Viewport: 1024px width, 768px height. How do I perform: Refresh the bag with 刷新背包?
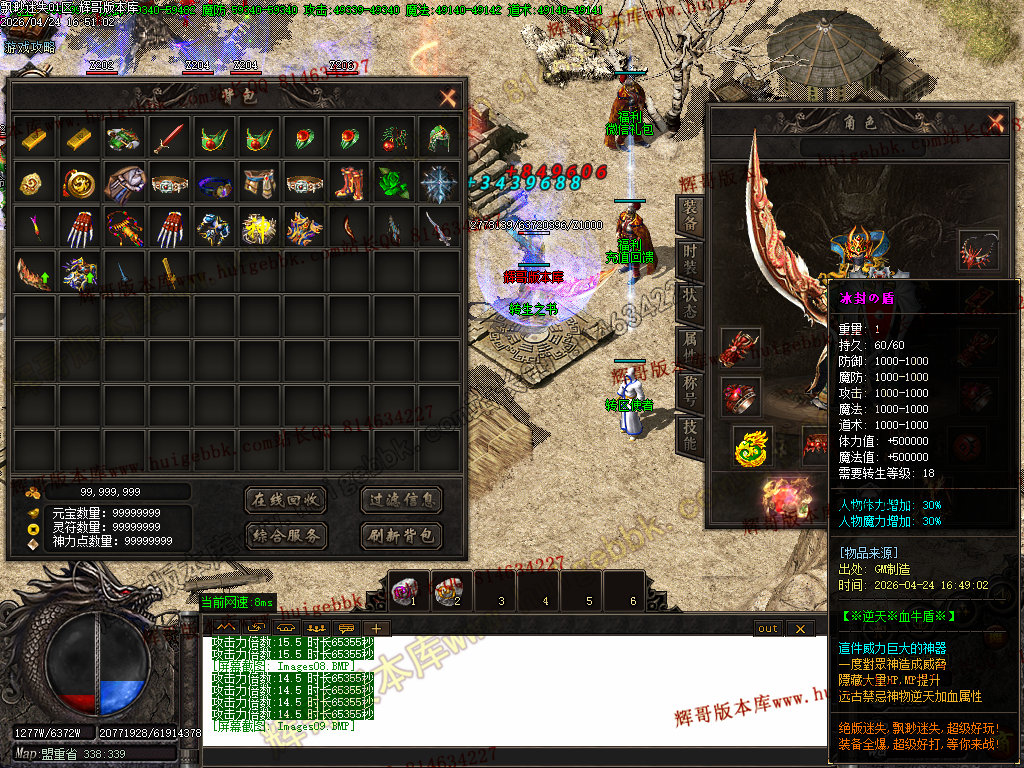click(401, 536)
